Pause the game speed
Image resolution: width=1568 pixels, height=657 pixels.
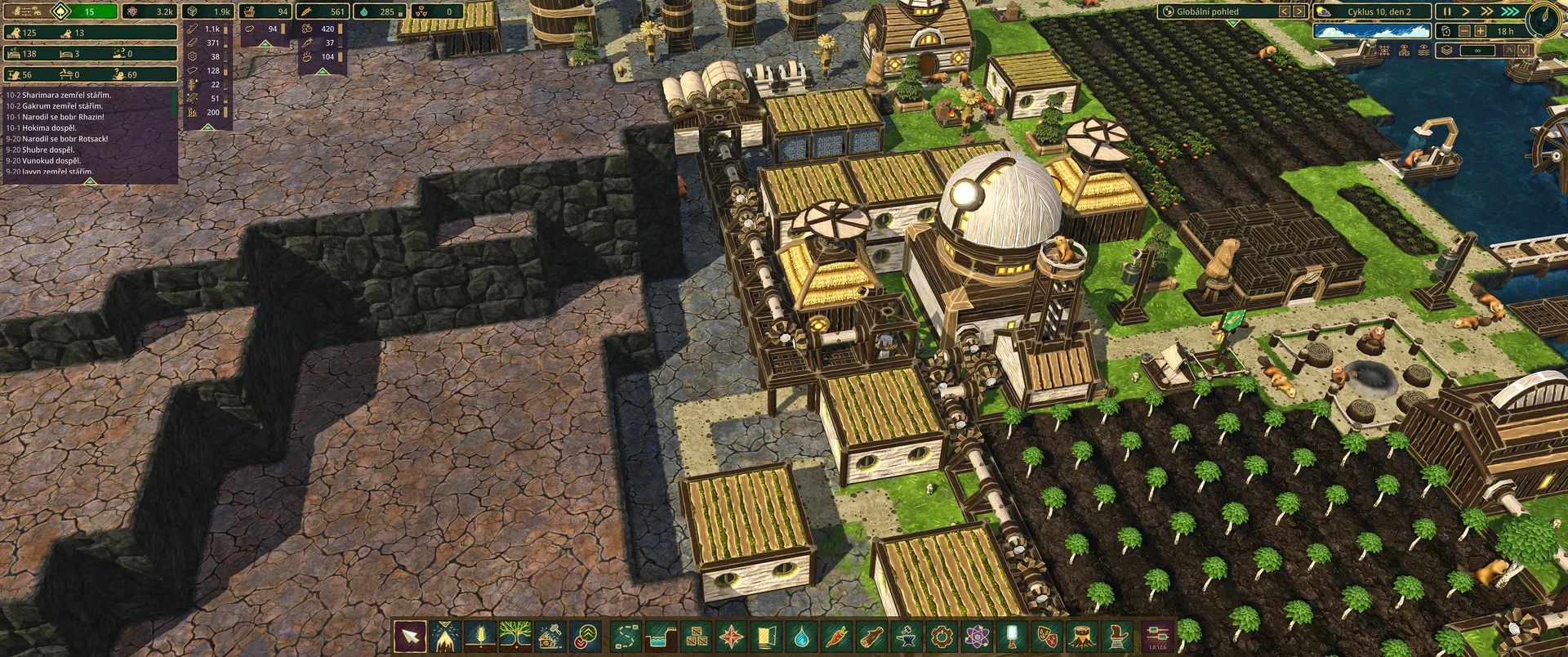[1447, 11]
